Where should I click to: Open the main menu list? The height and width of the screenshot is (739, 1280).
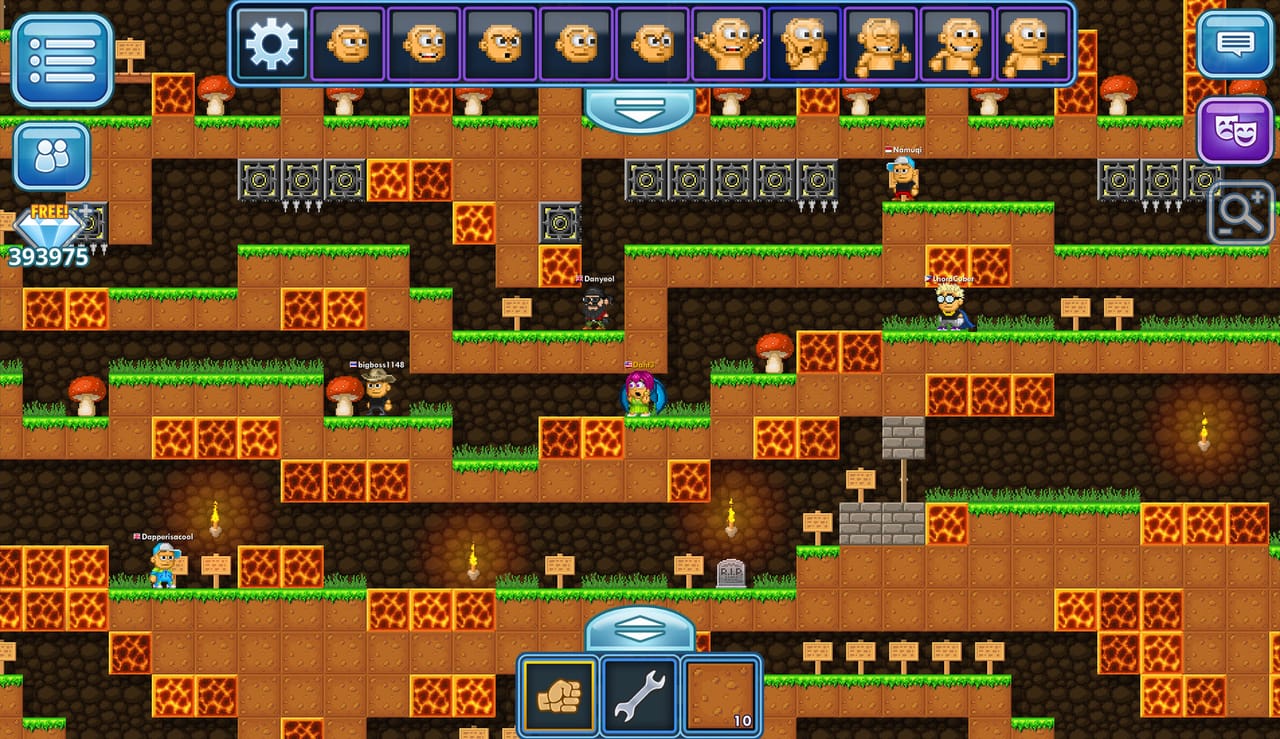[62, 60]
